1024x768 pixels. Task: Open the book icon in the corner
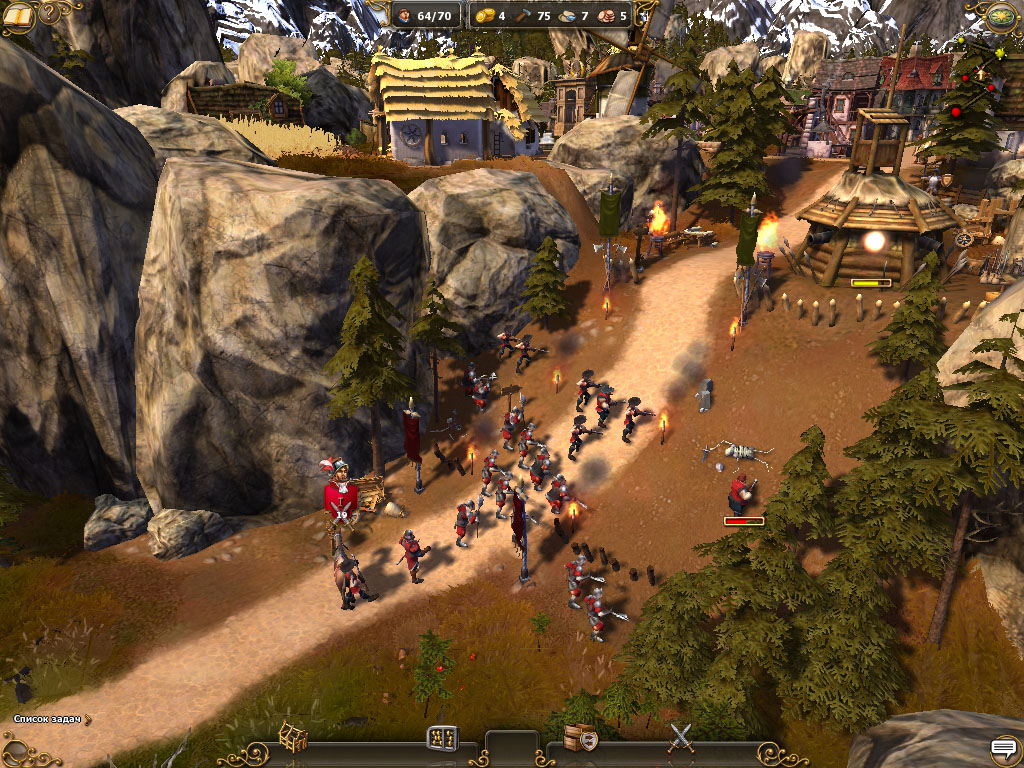(18, 16)
